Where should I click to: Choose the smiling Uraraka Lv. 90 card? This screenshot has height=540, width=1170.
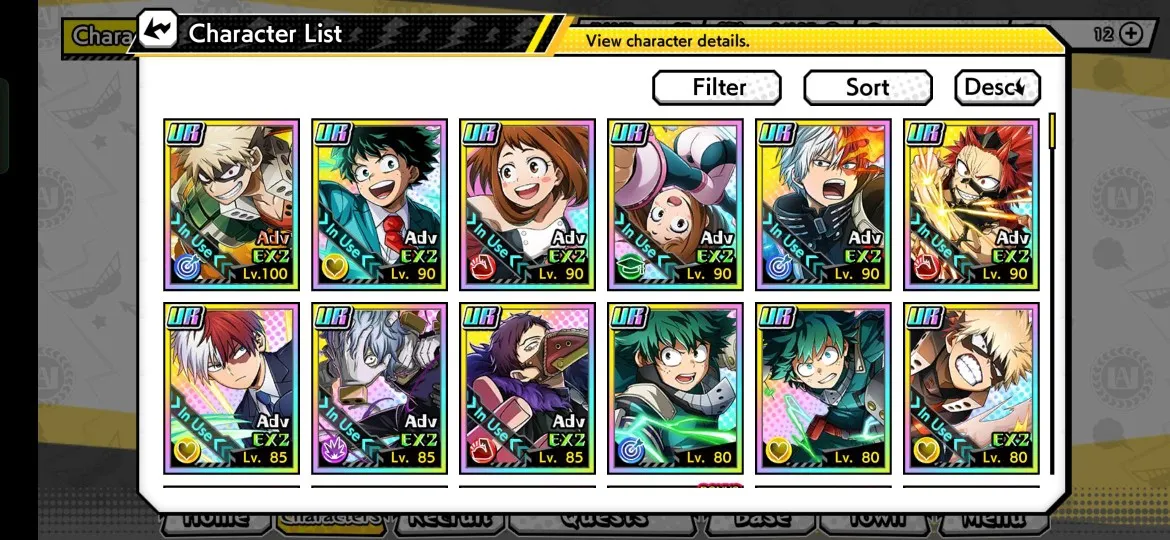[528, 205]
